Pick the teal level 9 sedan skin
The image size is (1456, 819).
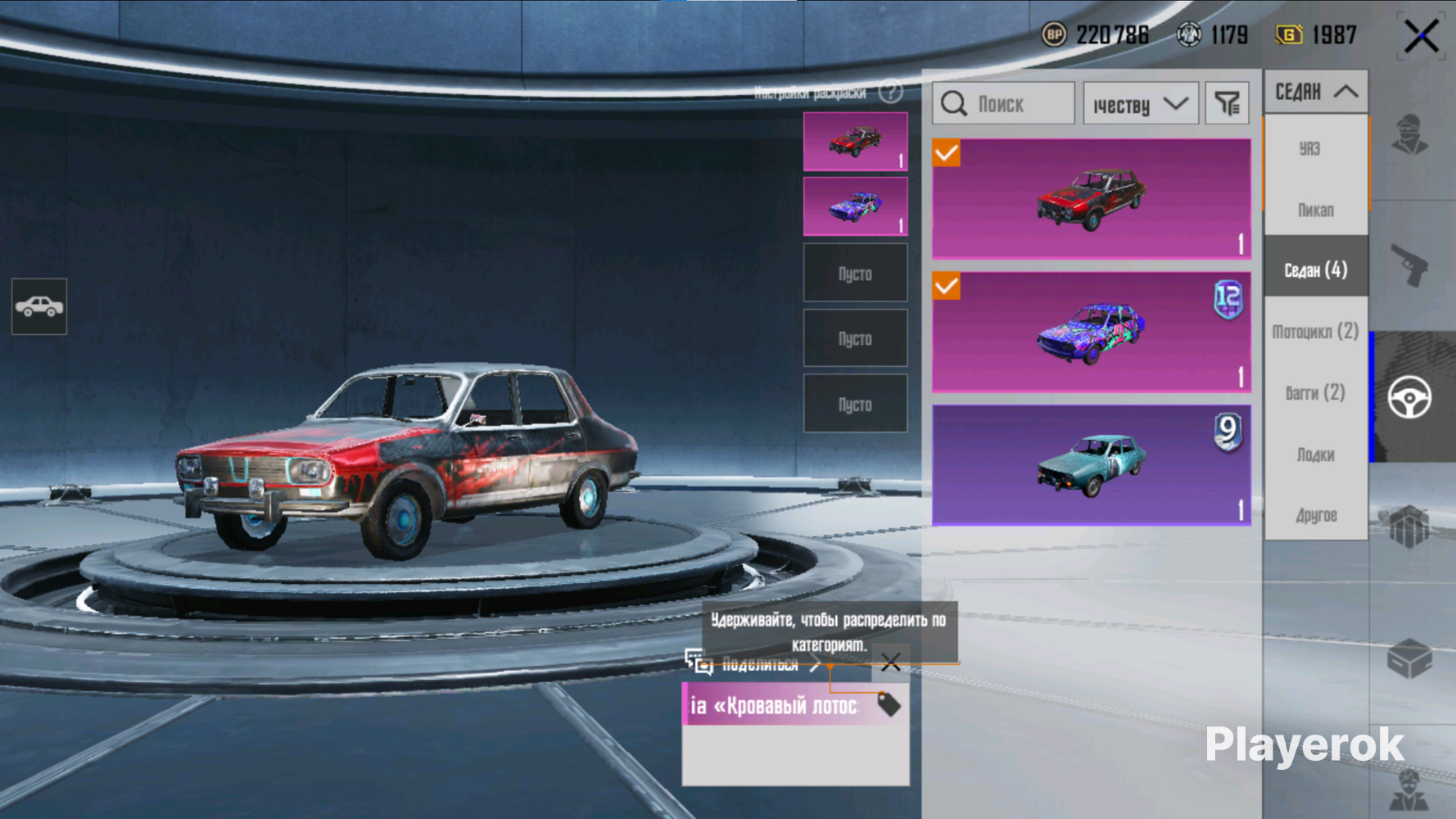tap(1091, 465)
